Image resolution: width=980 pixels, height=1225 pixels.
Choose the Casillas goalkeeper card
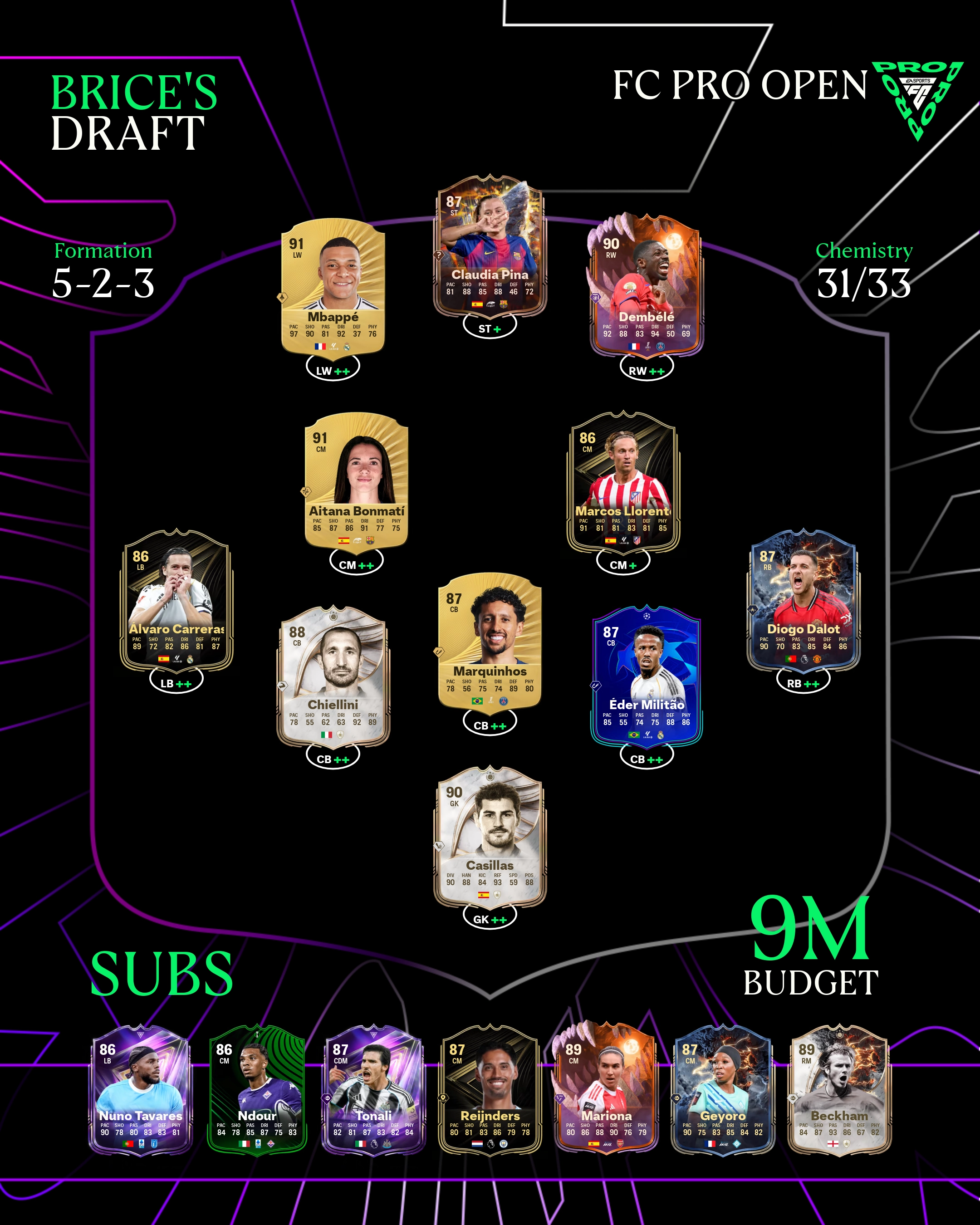[490, 835]
